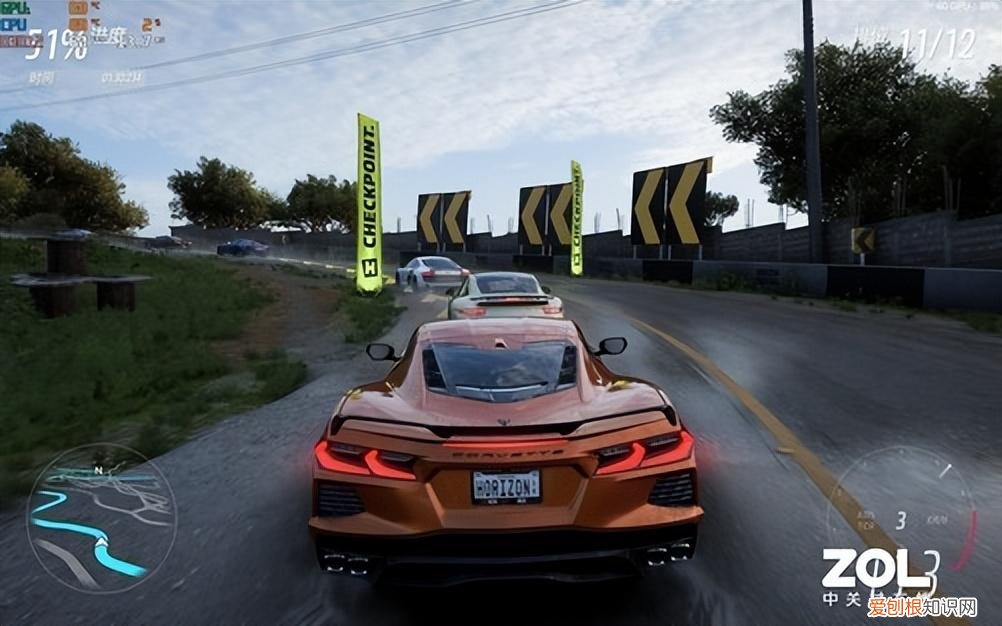This screenshot has height=626, width=1002.
Task: Click the circular route minimap
Action: click(100, 518)
